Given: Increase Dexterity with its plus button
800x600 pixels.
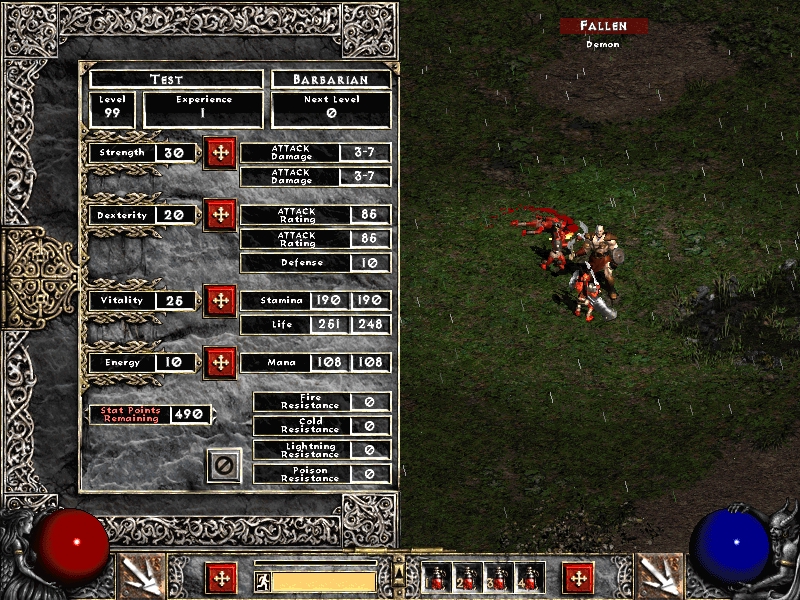Looking at the screenshot, I should pyautogui.click(x=220, y=215).
